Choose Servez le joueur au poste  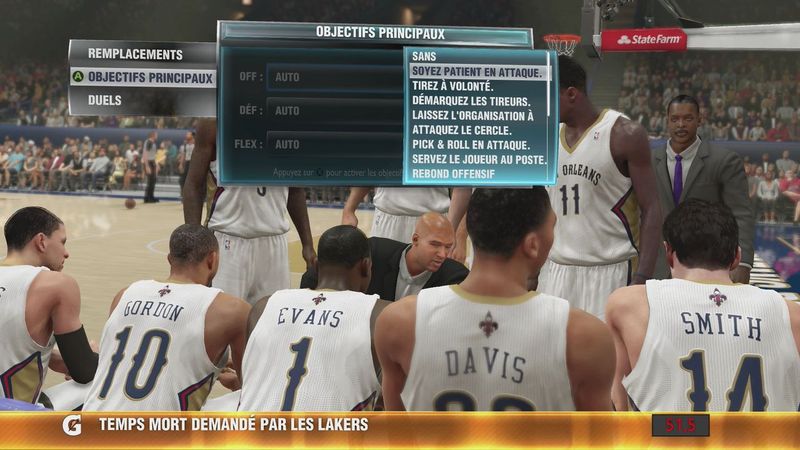tap(478, 160)
